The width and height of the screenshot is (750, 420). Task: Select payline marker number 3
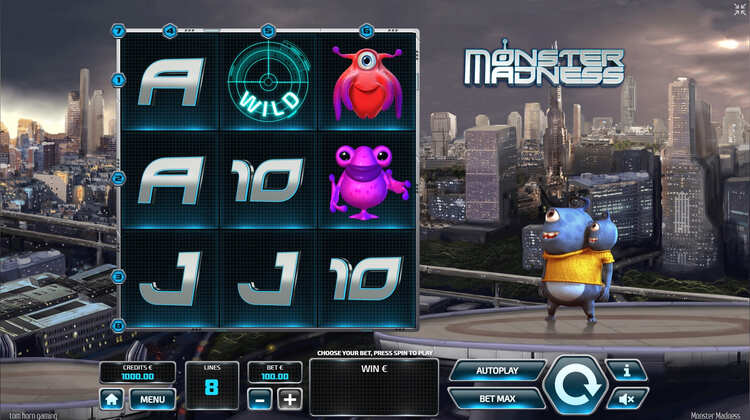pyautogui.click(x=119, y=276)
